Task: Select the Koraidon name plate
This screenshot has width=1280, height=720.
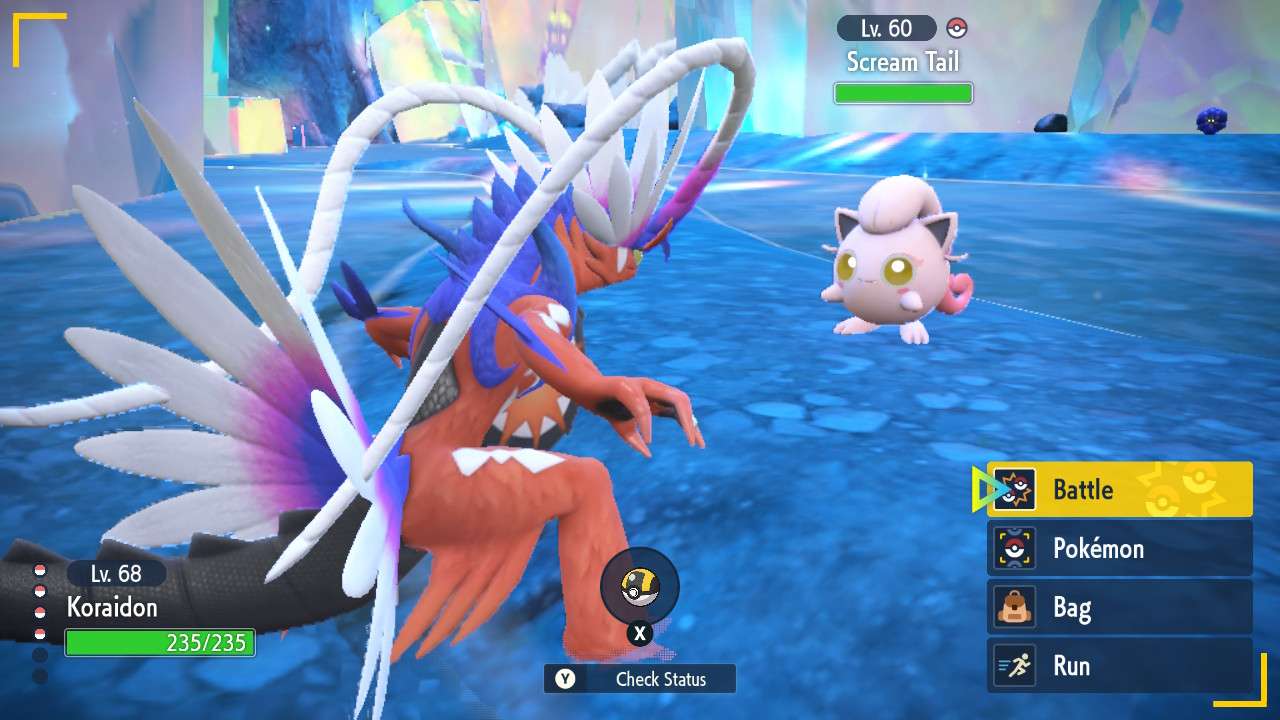Action: click(x=113, y=609)
